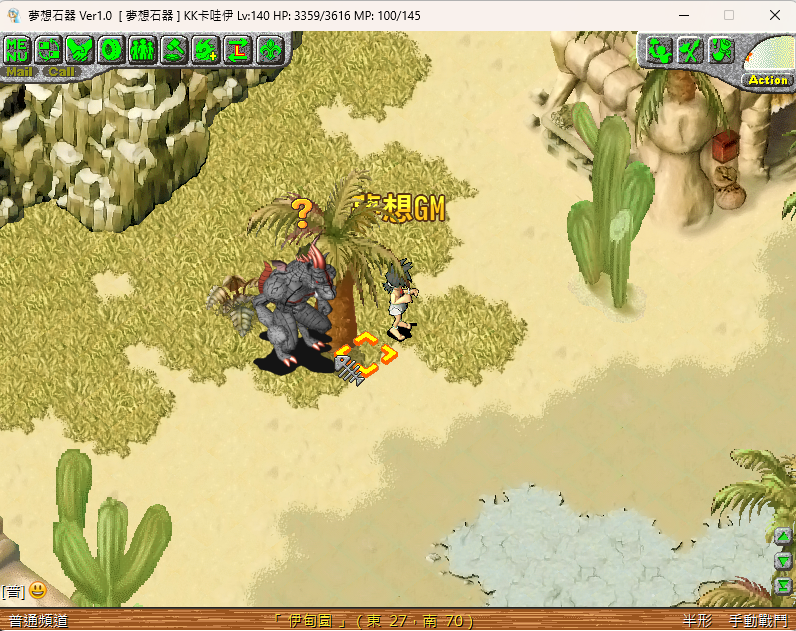Click the Call button
This screenshot has width=796, height=631.
[60, 71]
